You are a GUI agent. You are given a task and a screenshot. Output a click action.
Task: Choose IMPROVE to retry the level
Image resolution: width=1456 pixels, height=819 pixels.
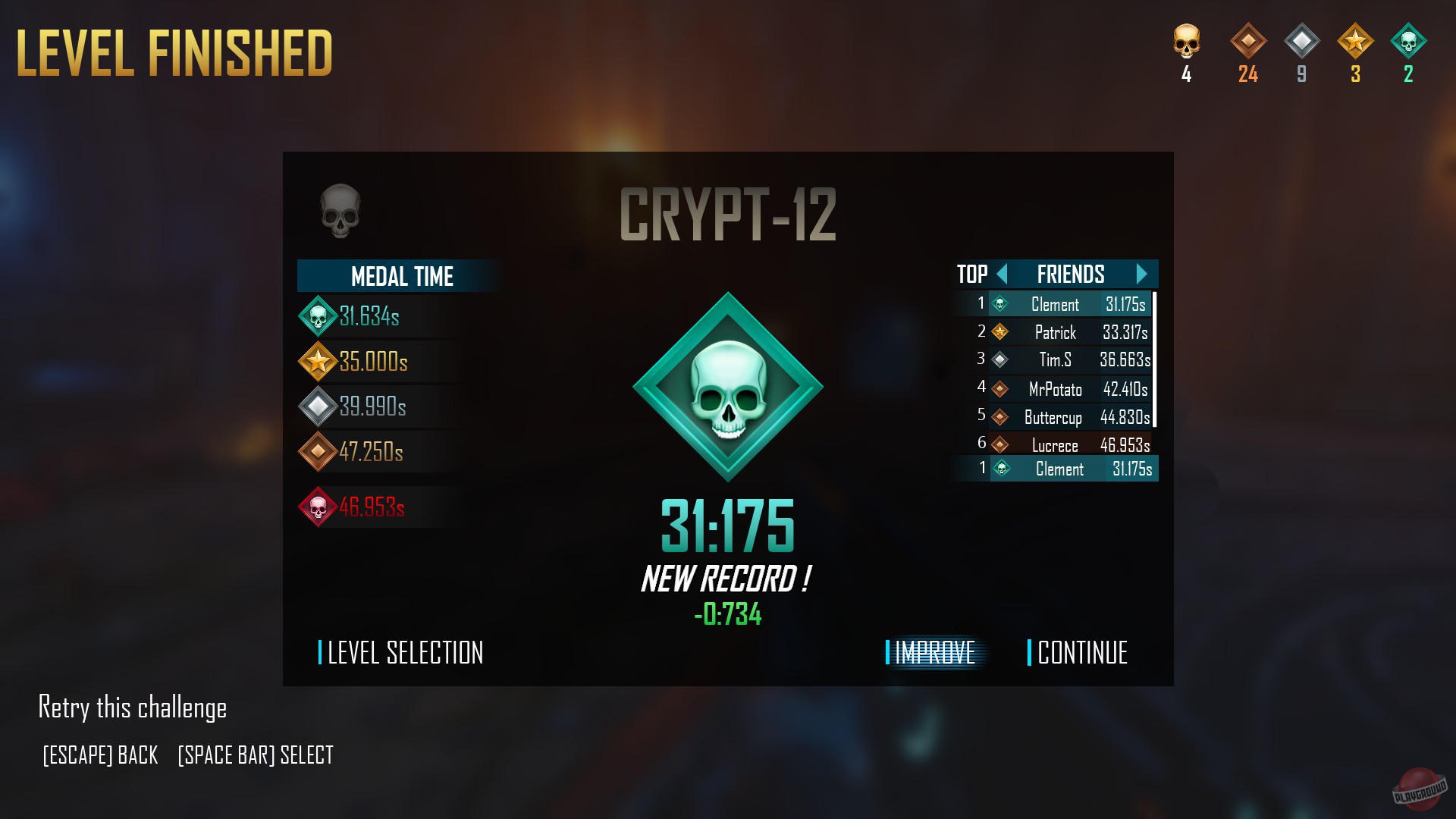pyautogui.click(x=934, y=653)
